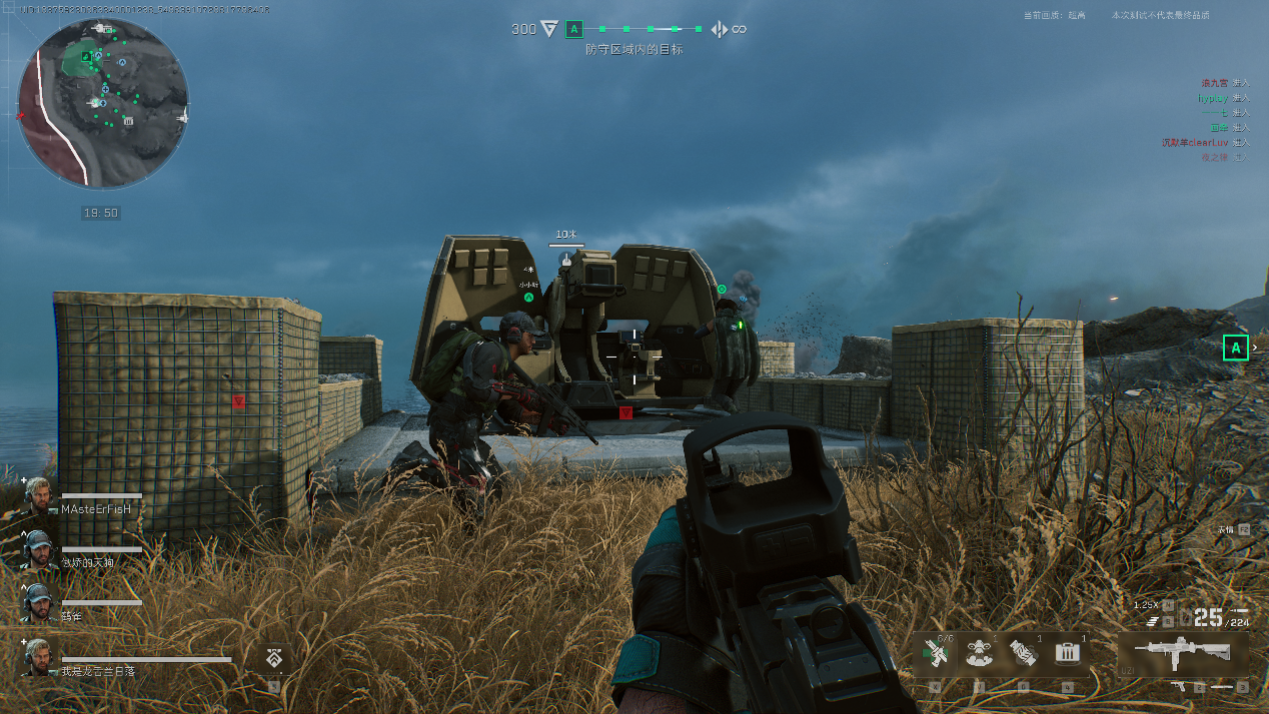The height and width of the screenshot is (714, 1269).
Task: Click the attacker faction triangle emblem
Action: [x=549, y=29]
